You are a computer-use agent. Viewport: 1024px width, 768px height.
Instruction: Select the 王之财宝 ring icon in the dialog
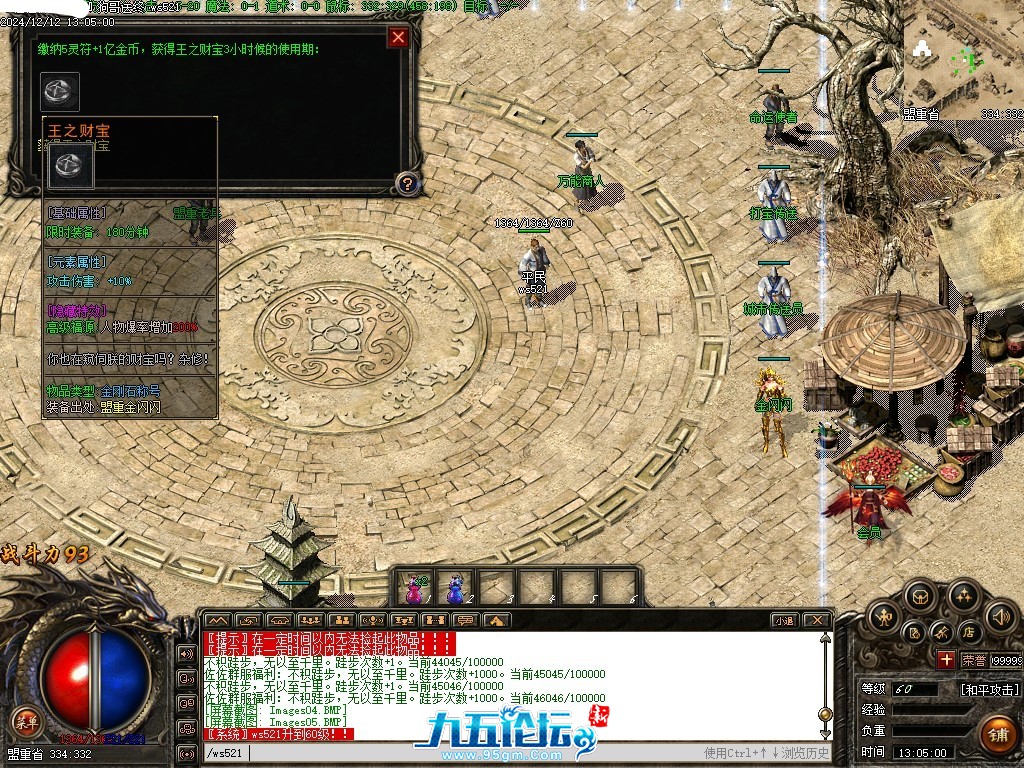(60, 91)
